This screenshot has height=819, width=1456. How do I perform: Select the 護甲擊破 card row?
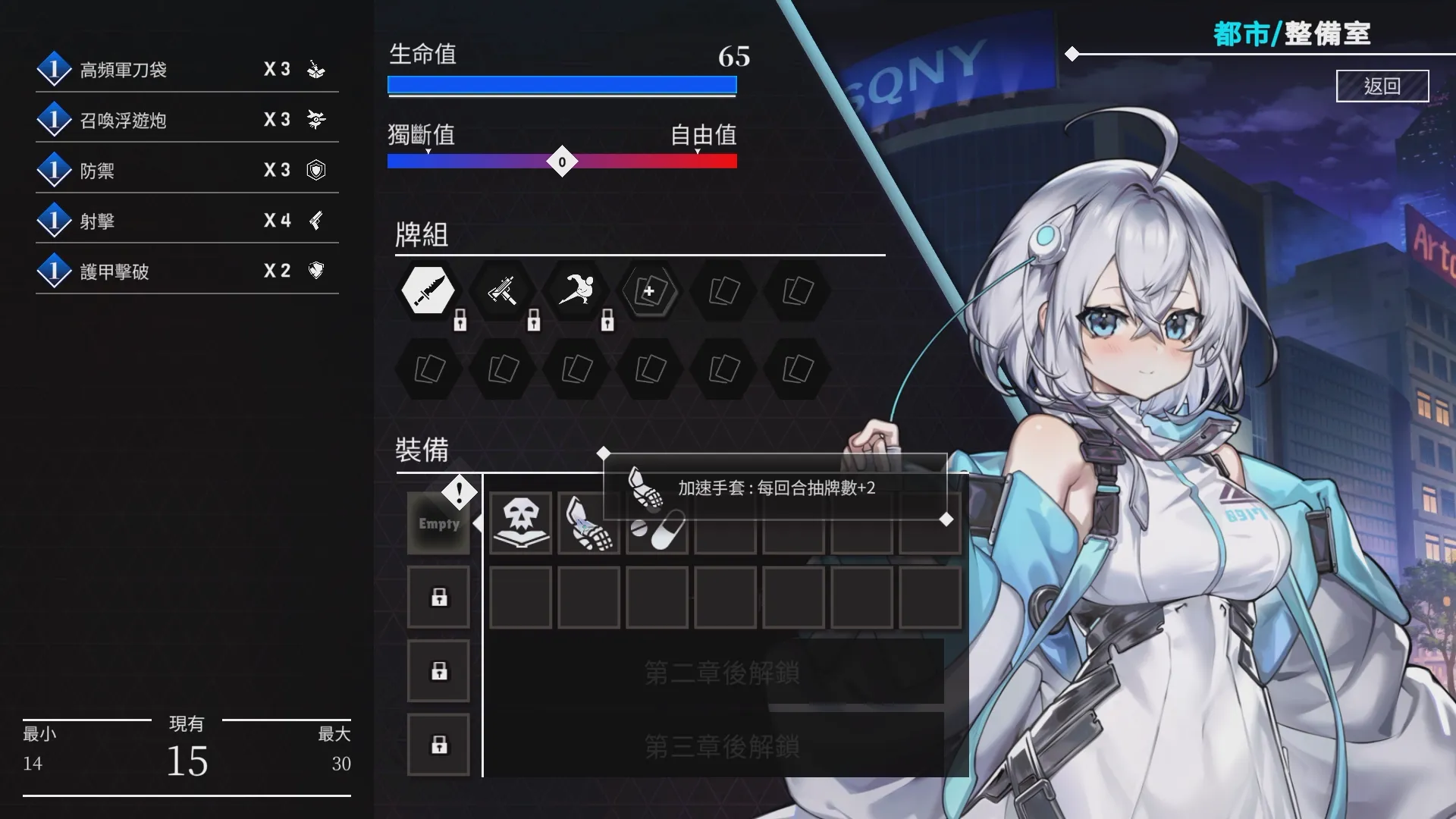pos(187,271)
